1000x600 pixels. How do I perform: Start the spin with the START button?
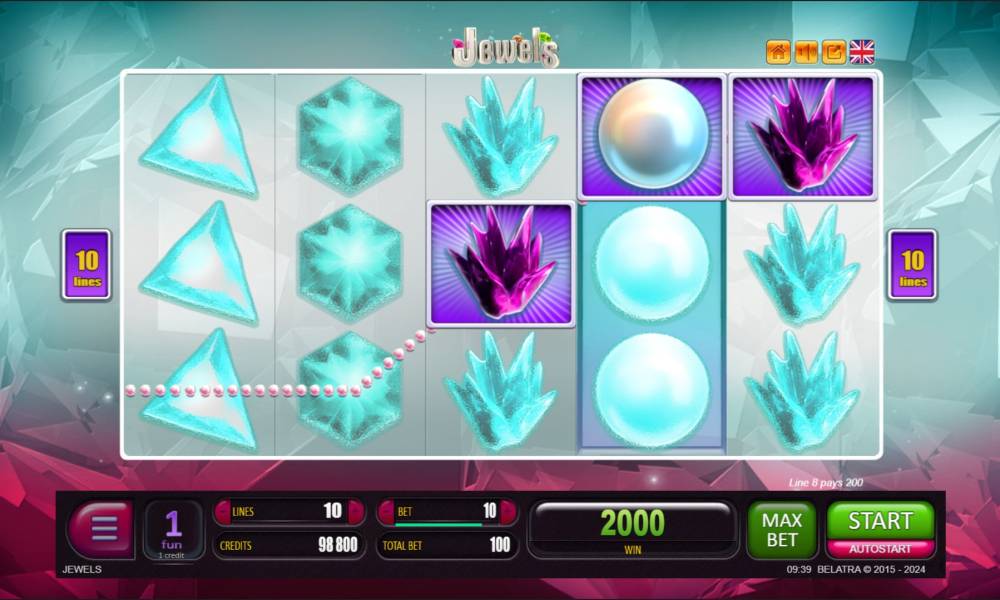tap(880, 520)
